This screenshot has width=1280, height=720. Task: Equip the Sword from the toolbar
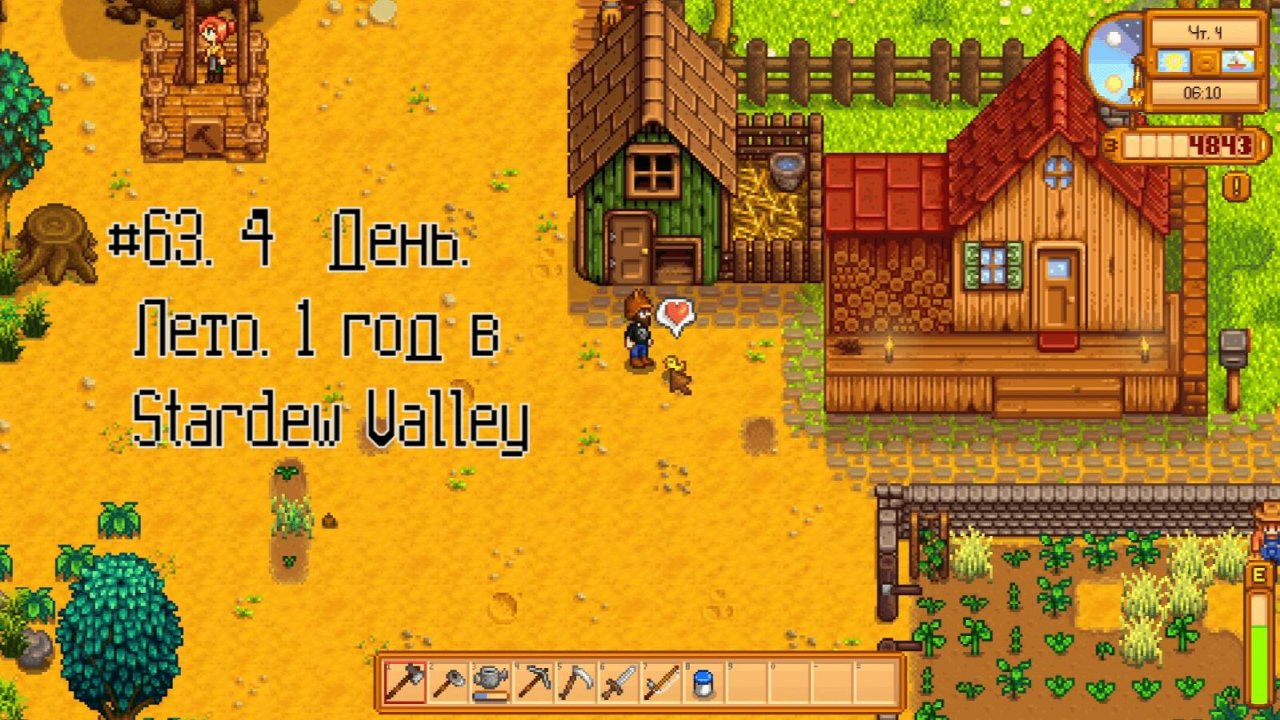point(620,683)
